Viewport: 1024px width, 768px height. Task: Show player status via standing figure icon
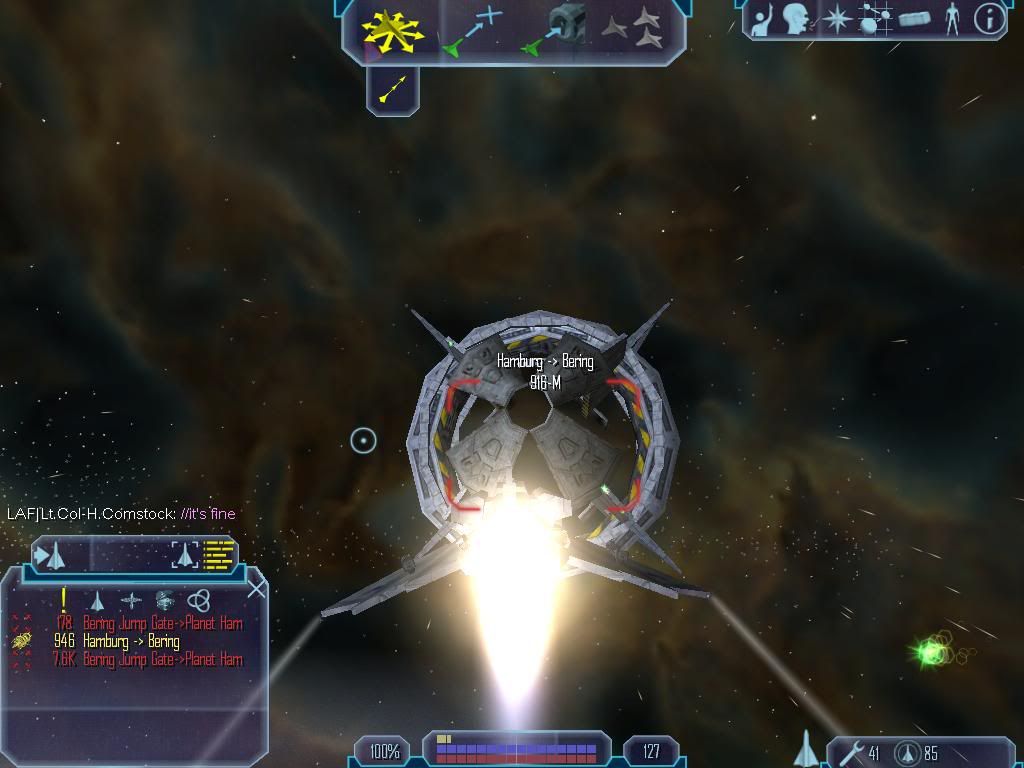point(952,19)
